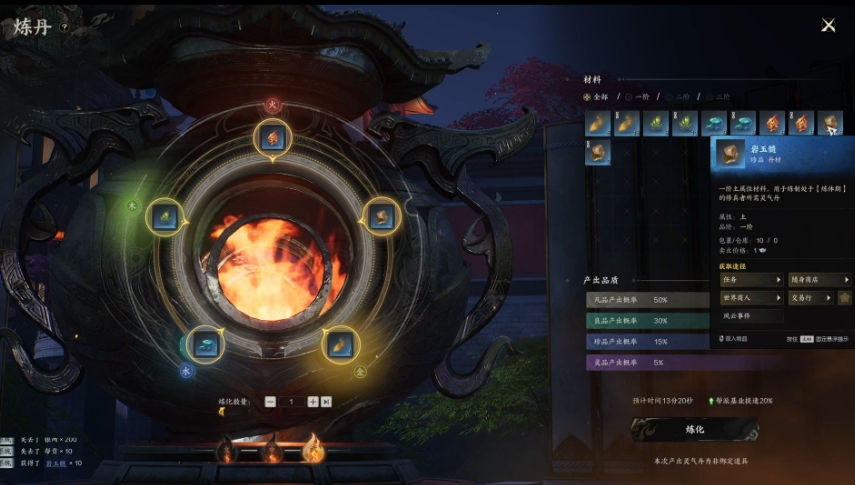
Task: Click the star favorite button beside 交易行
Action: point(845,298)
